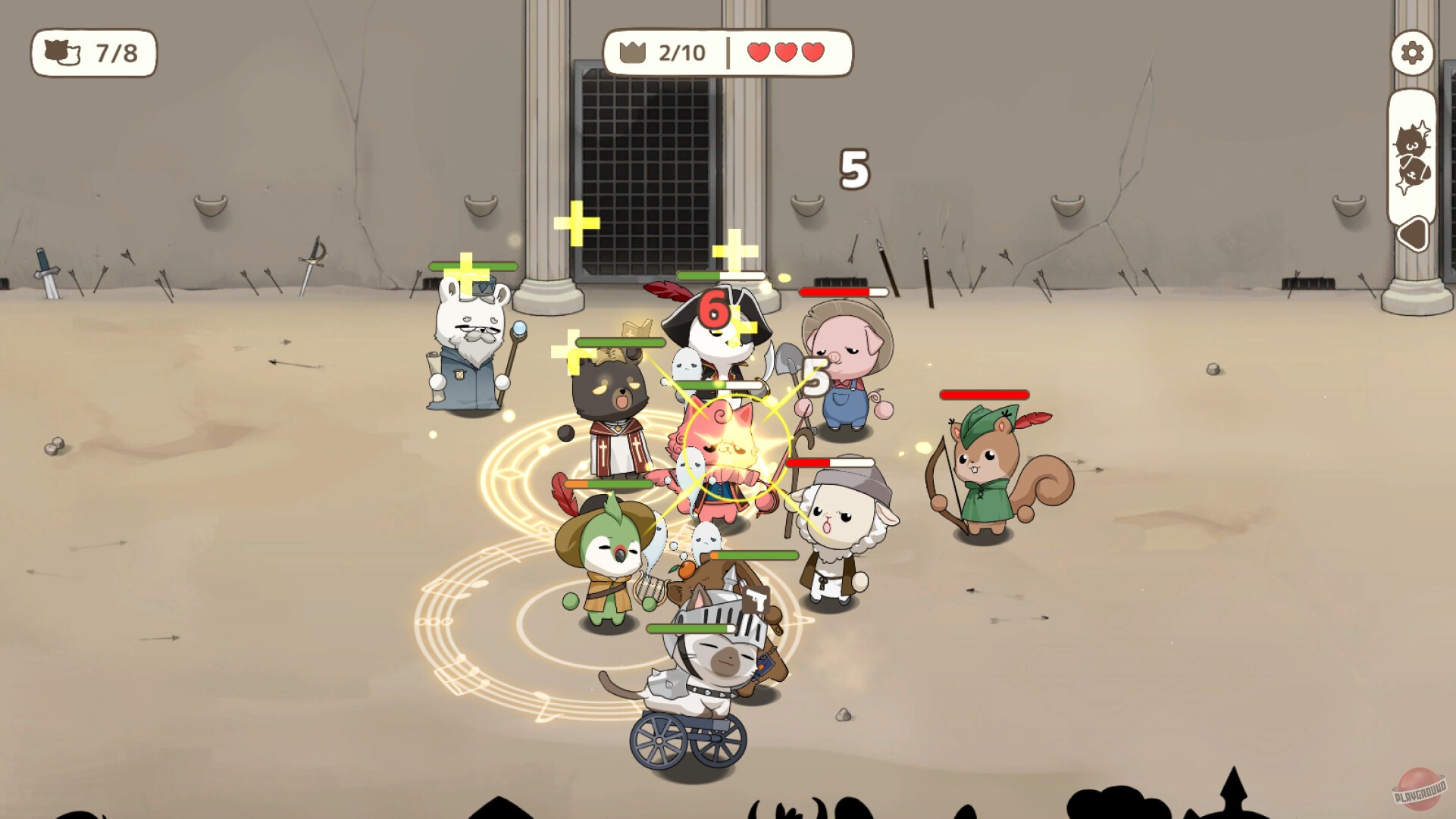The height and width of the screenshot is (819, 1456).
Task: Click the crown icon on the 2/10 counter
Action: click(631, 52)
